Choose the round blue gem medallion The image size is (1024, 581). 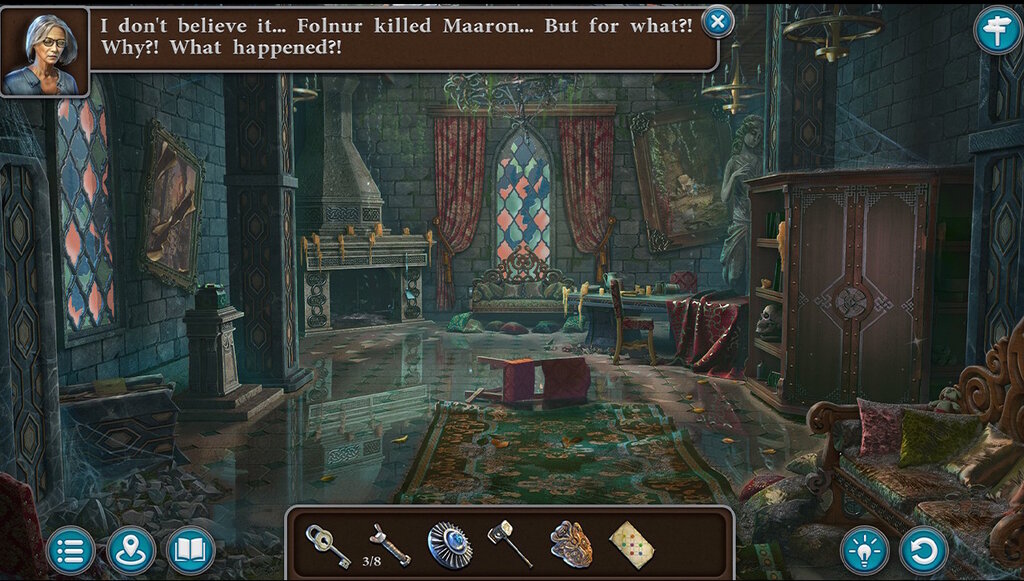450,545
